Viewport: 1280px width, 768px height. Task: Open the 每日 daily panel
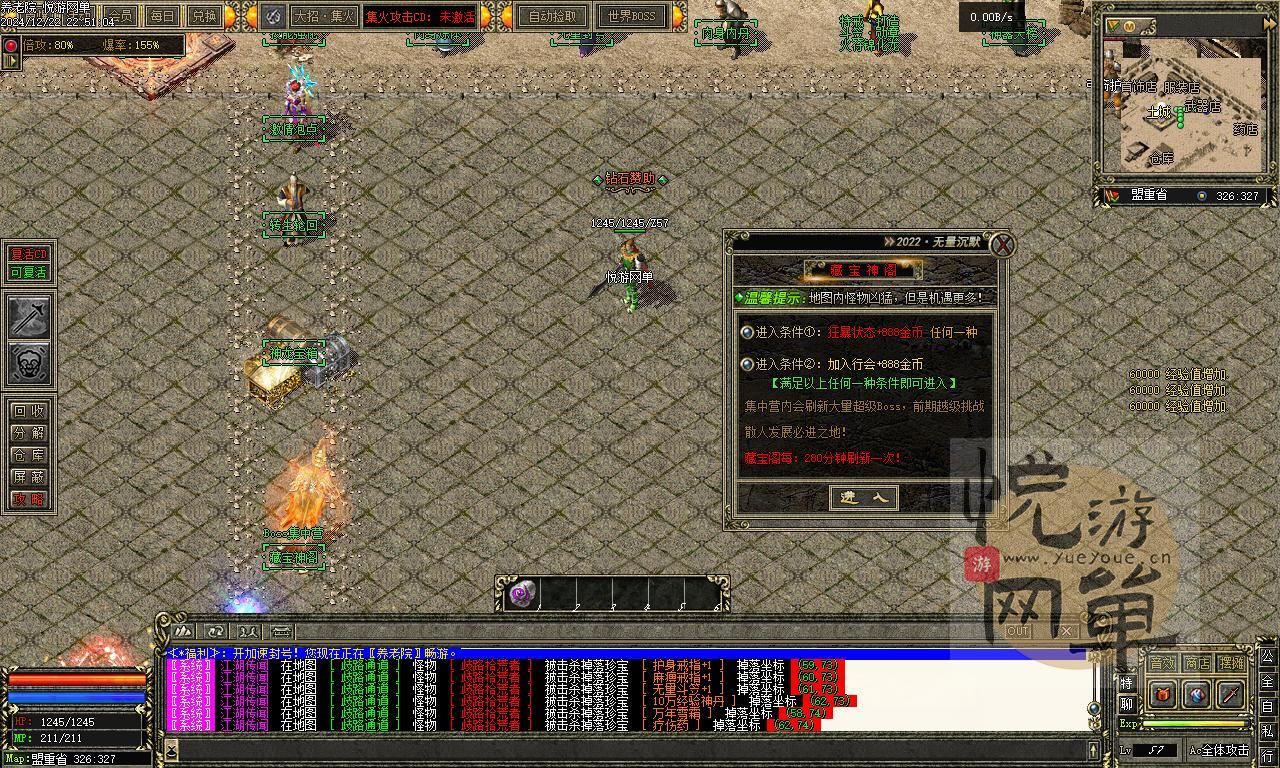[x=161, y=16]
